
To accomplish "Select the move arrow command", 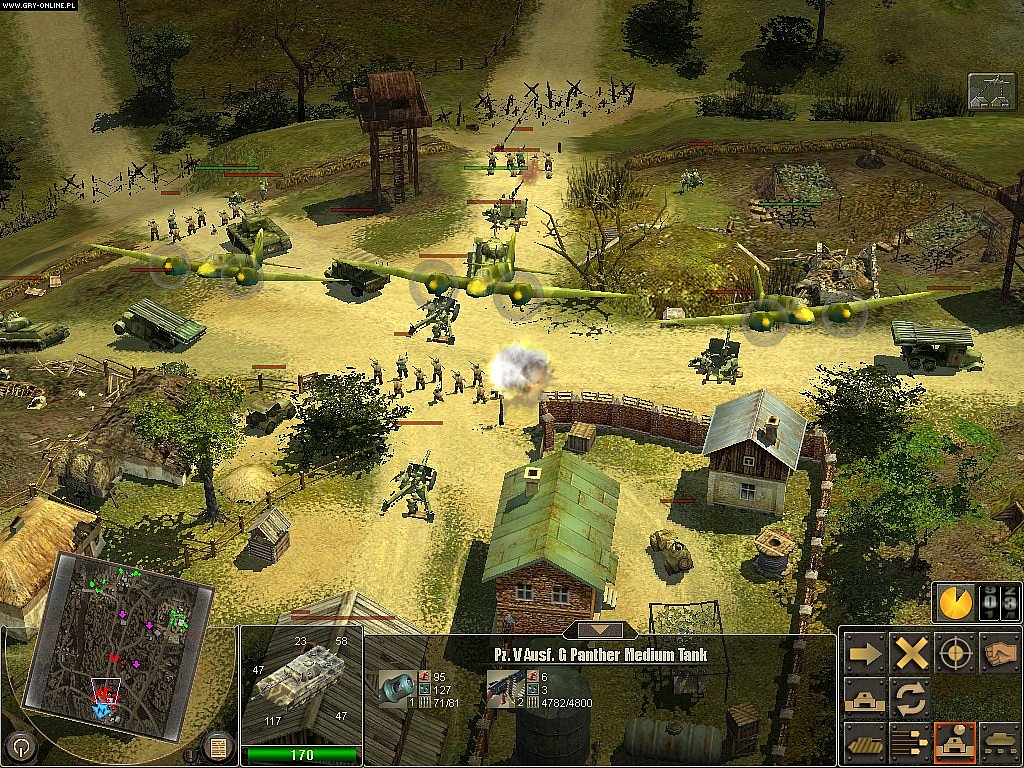I will tap(863, 653).
